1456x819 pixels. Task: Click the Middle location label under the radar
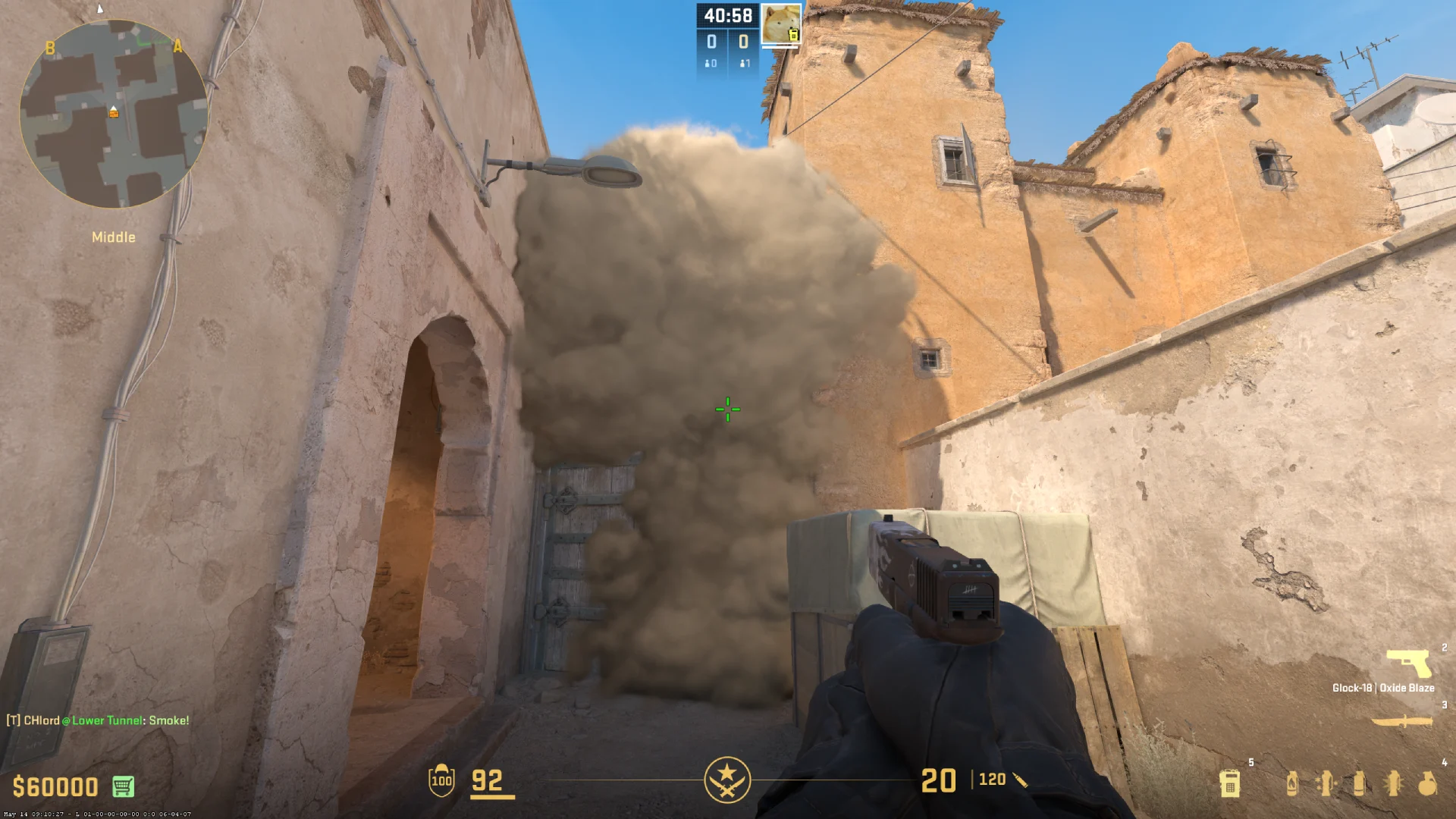tap(114, 237)
